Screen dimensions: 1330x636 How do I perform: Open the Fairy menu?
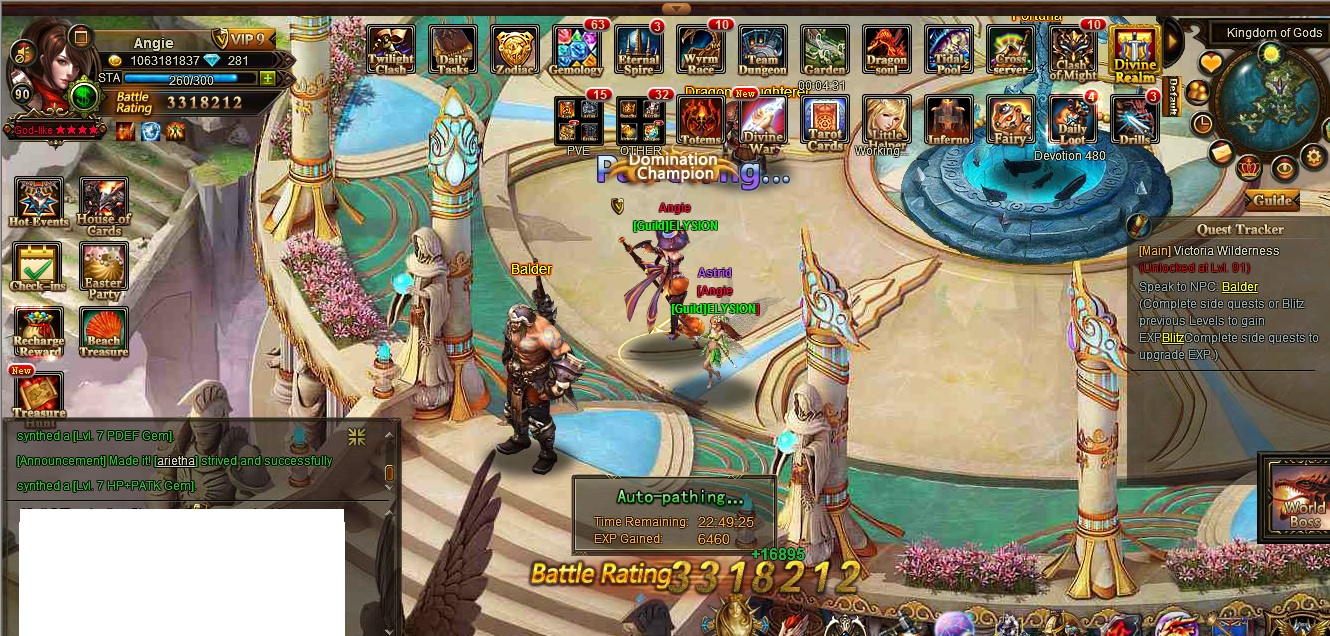pos(1010,121)
